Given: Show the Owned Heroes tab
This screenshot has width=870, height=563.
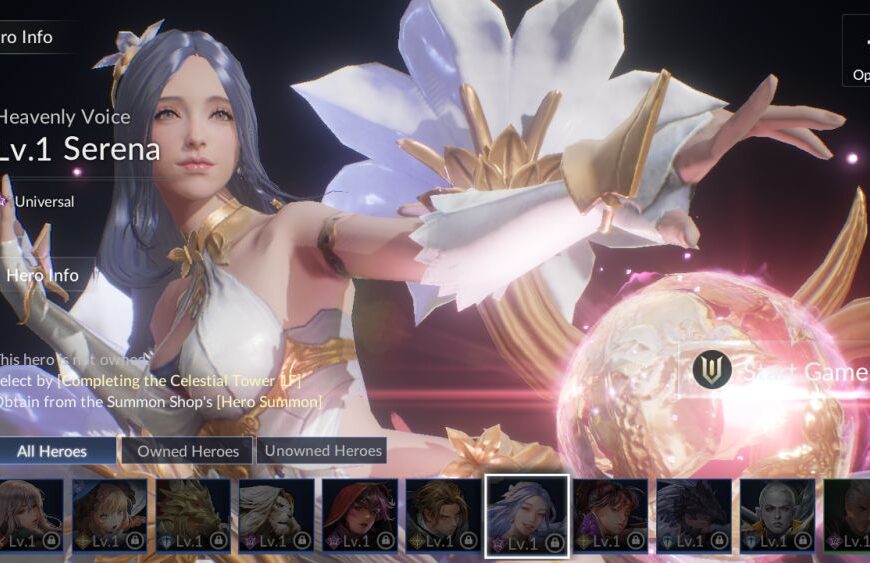Looking at the screenshot, I should click(188, 451).
